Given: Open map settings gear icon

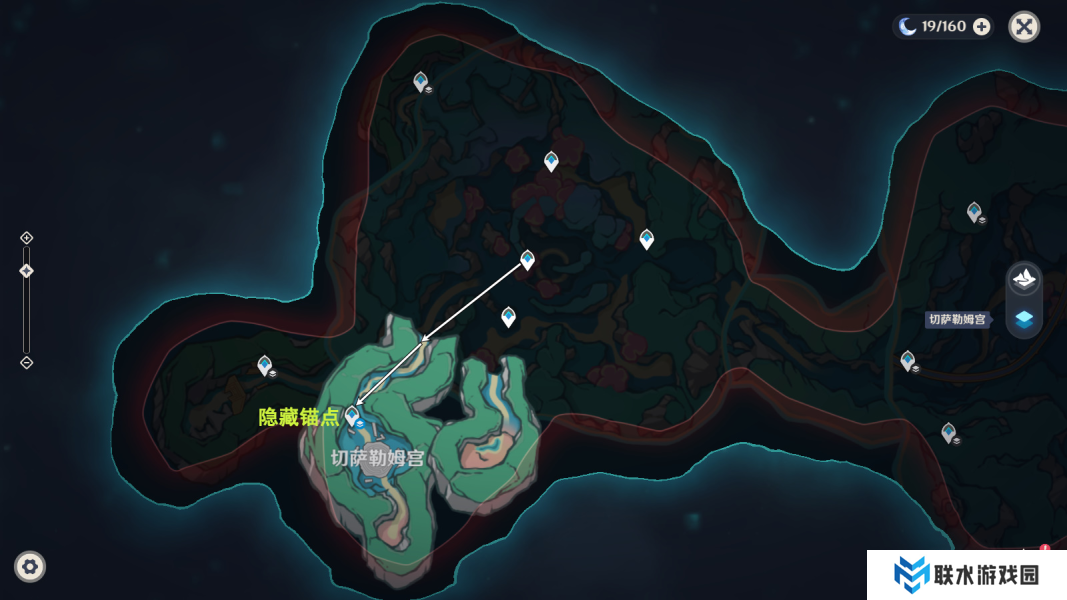Looking at the screenshot, I should pyautogui.click(x=30, y=567).
